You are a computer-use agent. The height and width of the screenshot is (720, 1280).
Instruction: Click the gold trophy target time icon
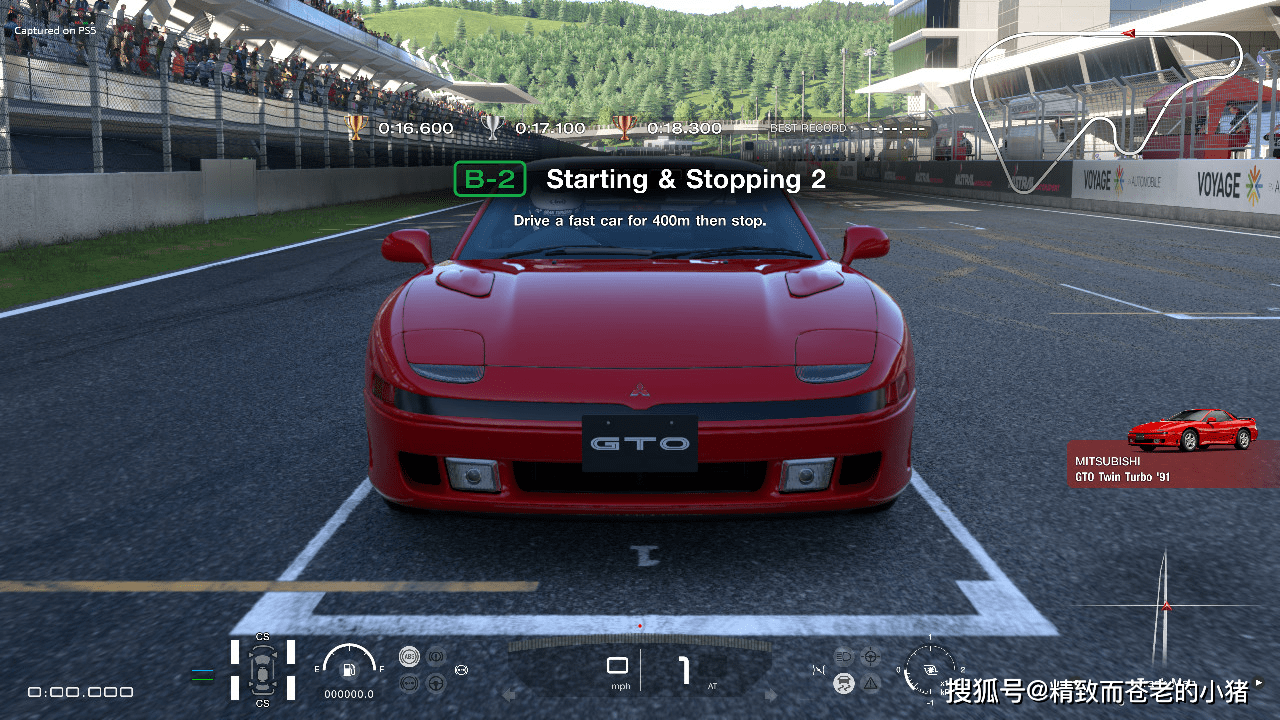tap(356, 128)
